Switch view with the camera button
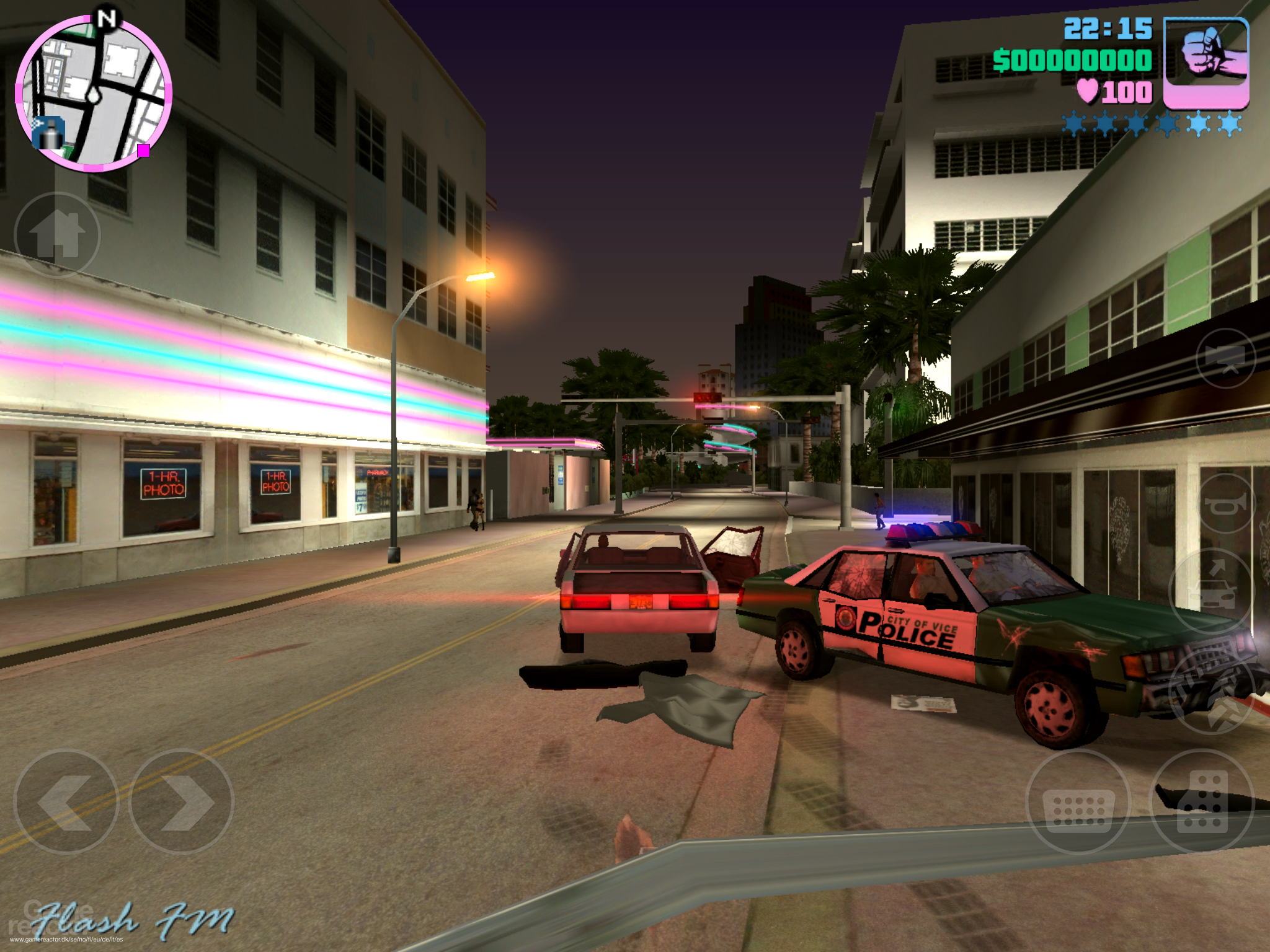Image resolution: width=1270 pixels, height=952 pixels. [x=1225, y=358]
